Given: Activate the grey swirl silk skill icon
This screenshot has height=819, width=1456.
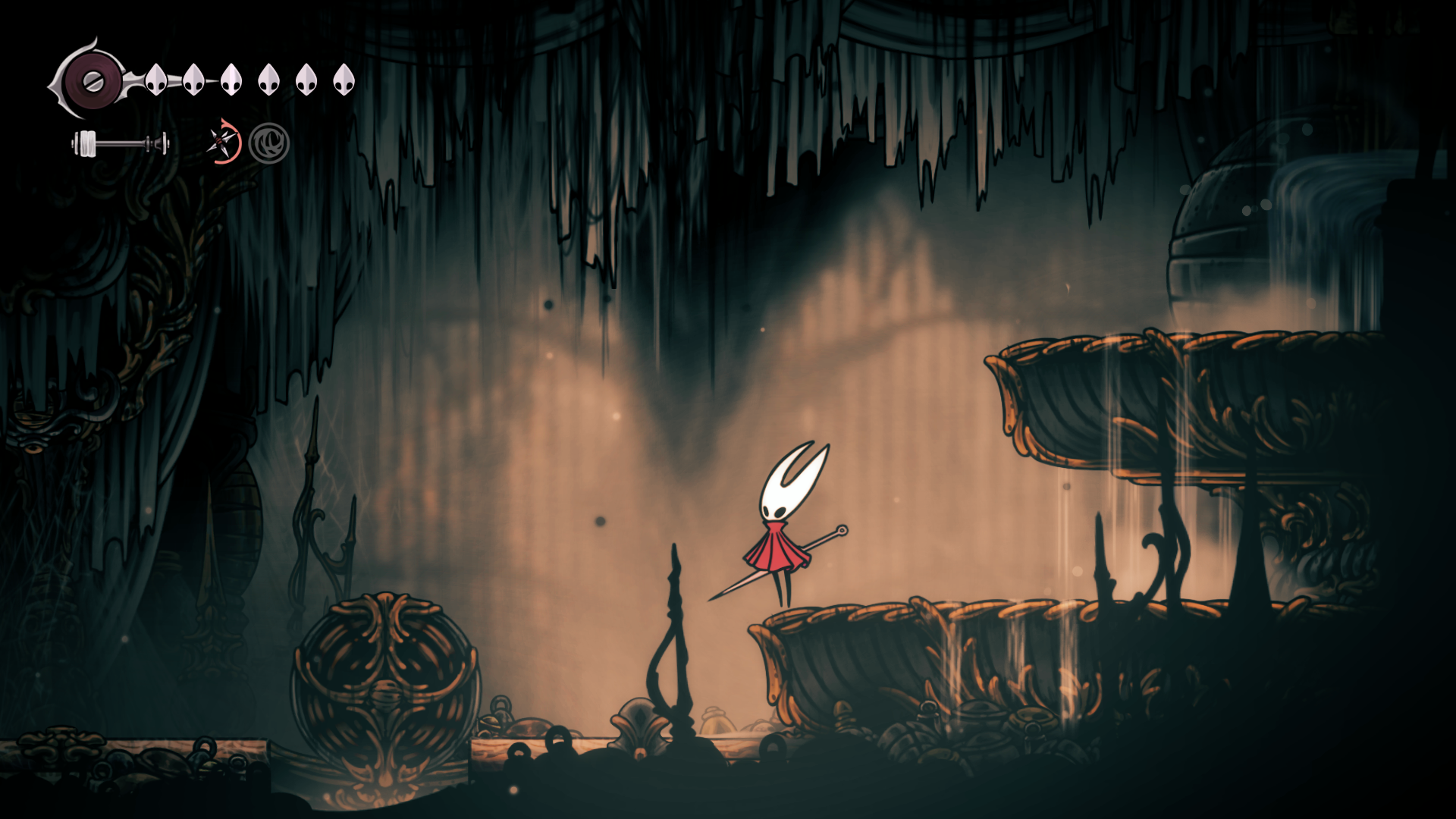Looking at the screenshot, I should pos(269,143).
